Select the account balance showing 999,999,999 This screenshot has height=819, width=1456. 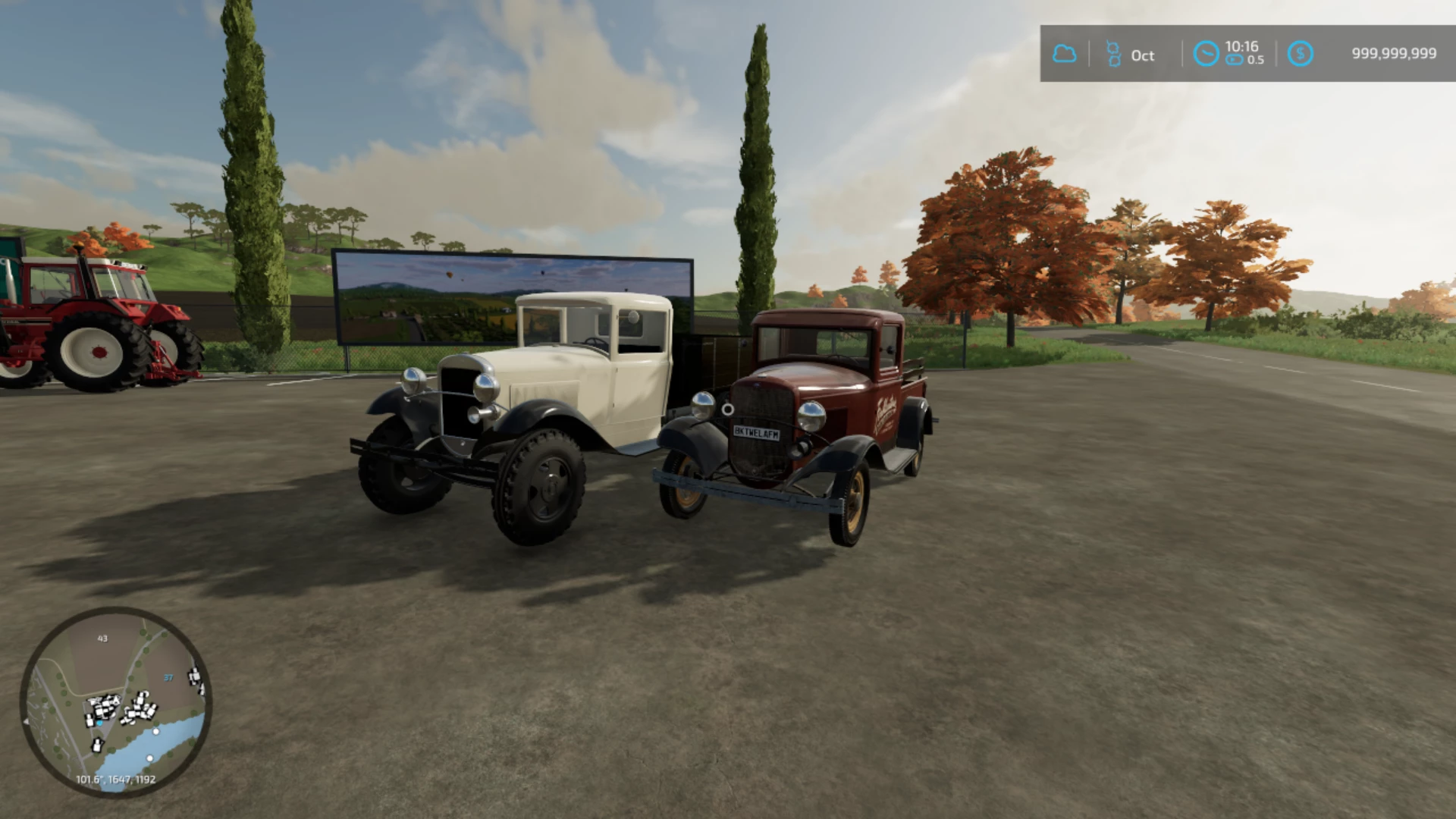1395,53
